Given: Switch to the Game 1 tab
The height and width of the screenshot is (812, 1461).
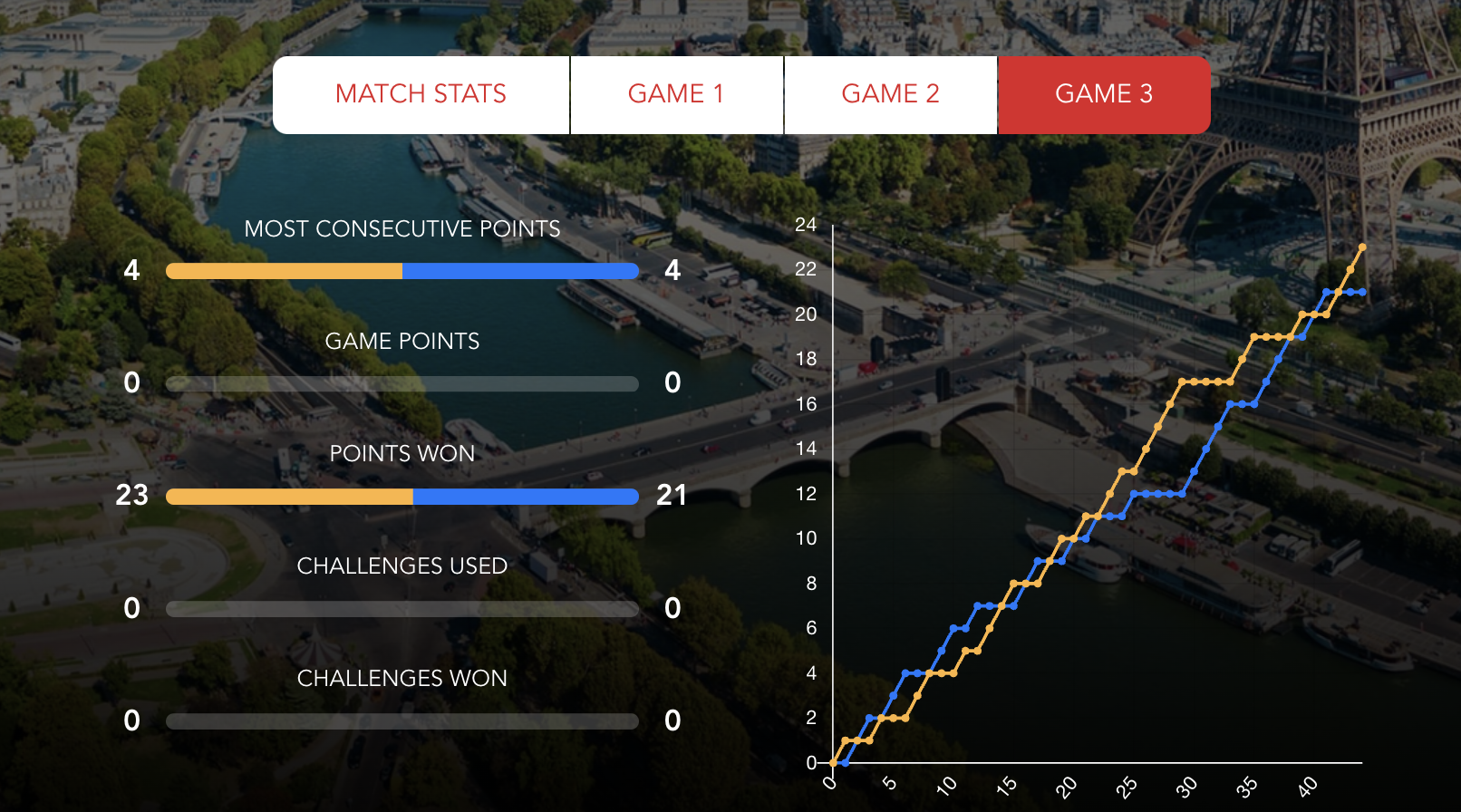Looking at the screenshot, I should point(676,94).
